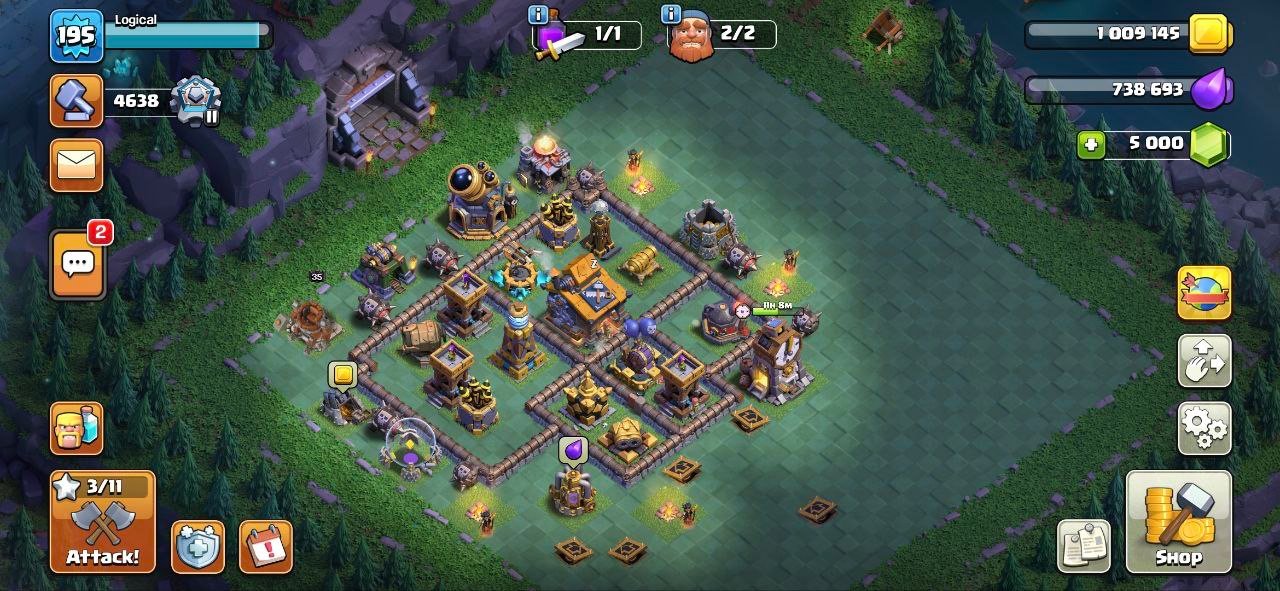Collect the gold bubble over the mine
Screen dimensions: 1280x591
click(343, 375)
